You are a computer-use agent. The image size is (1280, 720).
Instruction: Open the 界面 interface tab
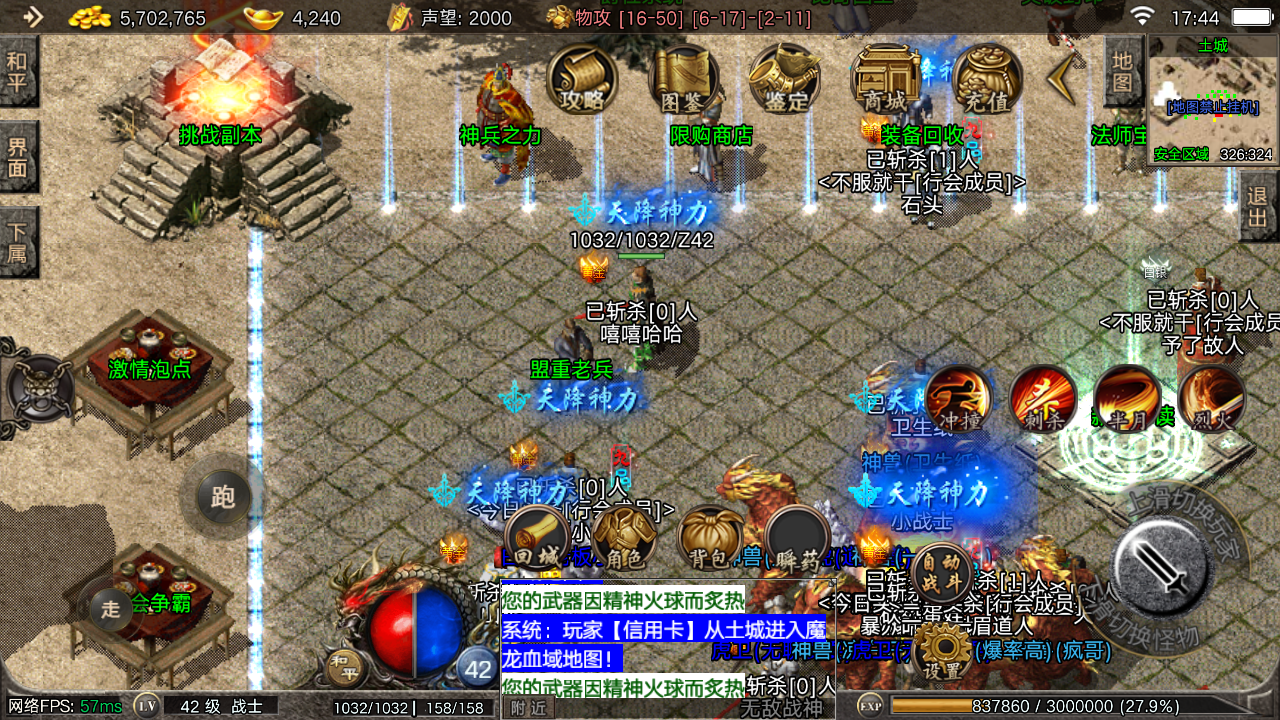[18, 157]
